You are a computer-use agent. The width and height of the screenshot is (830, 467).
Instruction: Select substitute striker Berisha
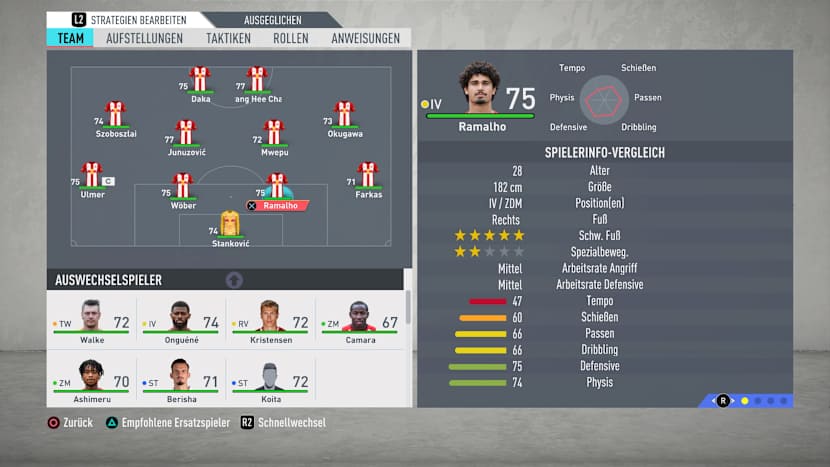coord(181,380)
